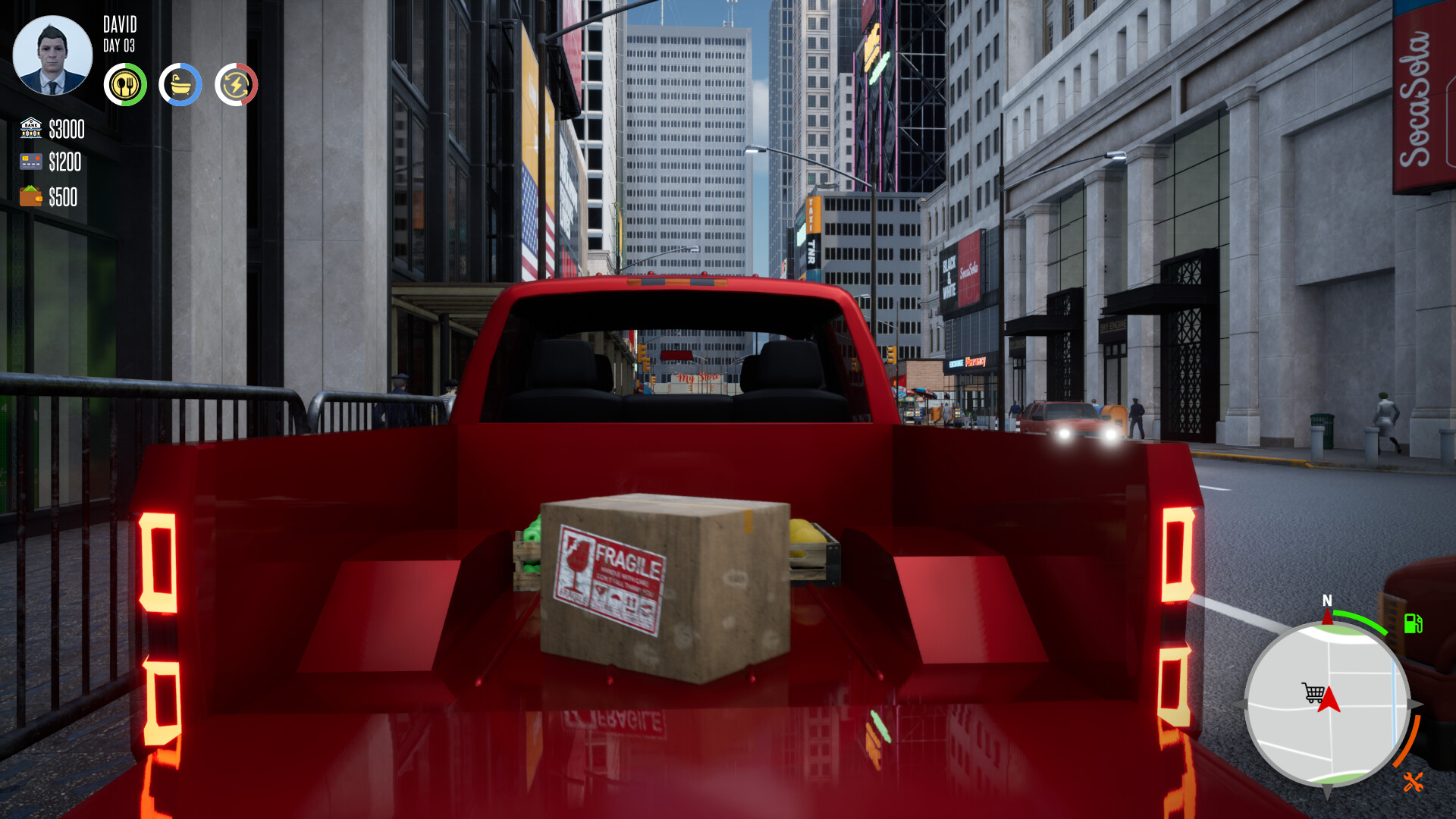Select the orange wrench repair icon
1456x819 pixels.
point(1414,781)
